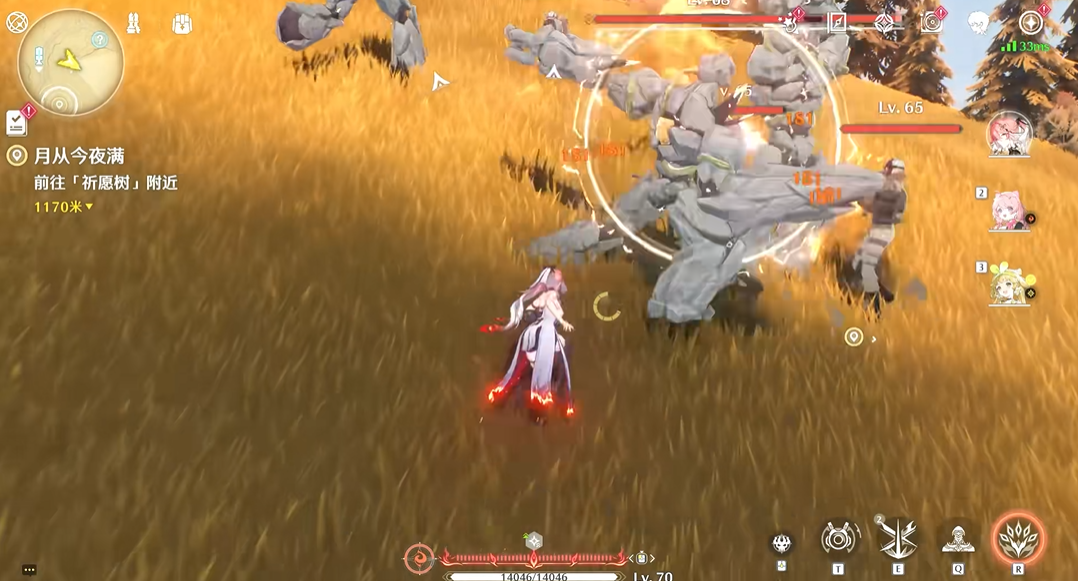Open the backpack inventory icon
Viewport: 1078px width, 581px height.
181,23
